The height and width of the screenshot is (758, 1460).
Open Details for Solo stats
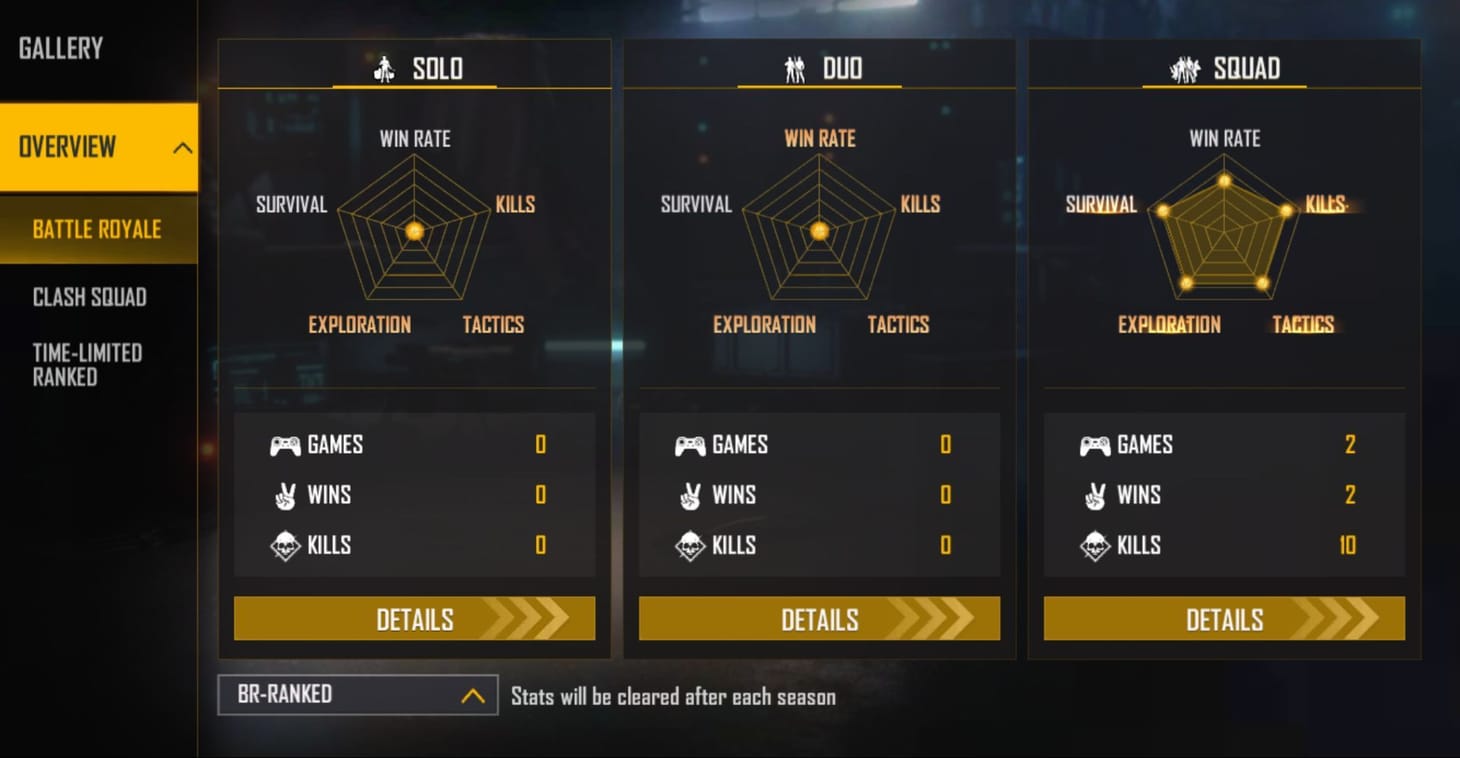(414, 619)
